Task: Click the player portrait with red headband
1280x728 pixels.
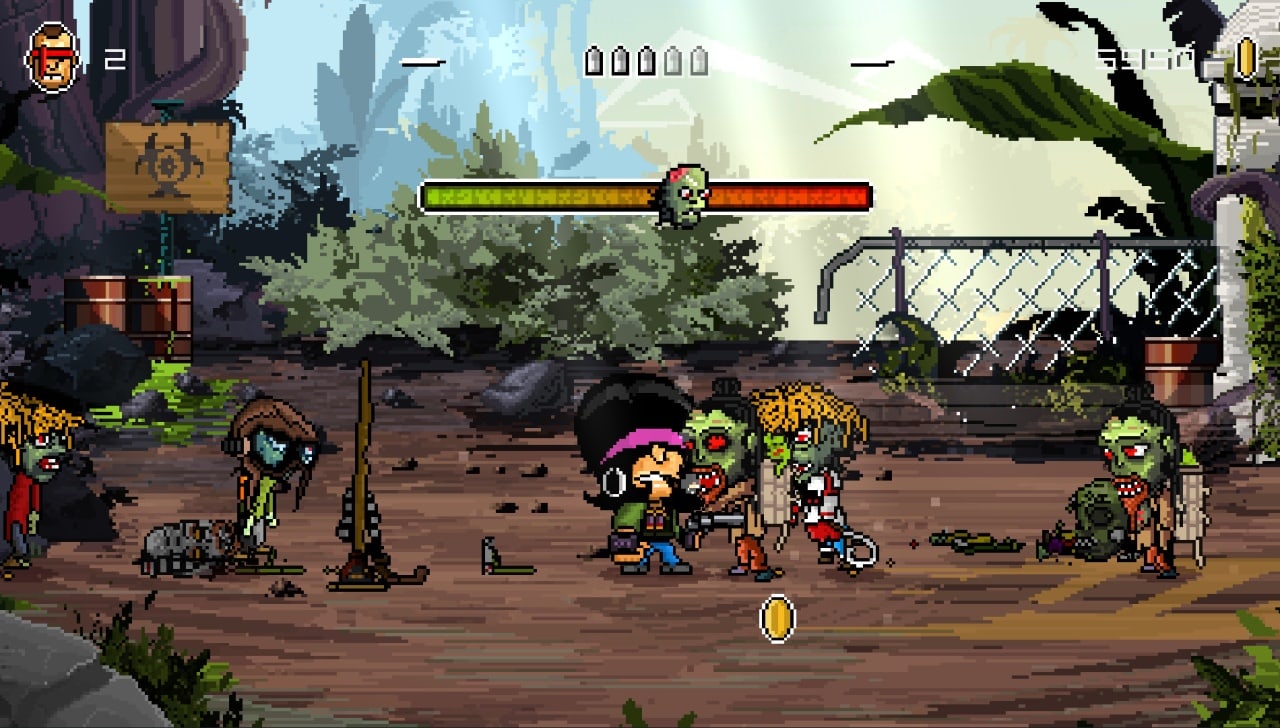Action: [x=52, y=57]
